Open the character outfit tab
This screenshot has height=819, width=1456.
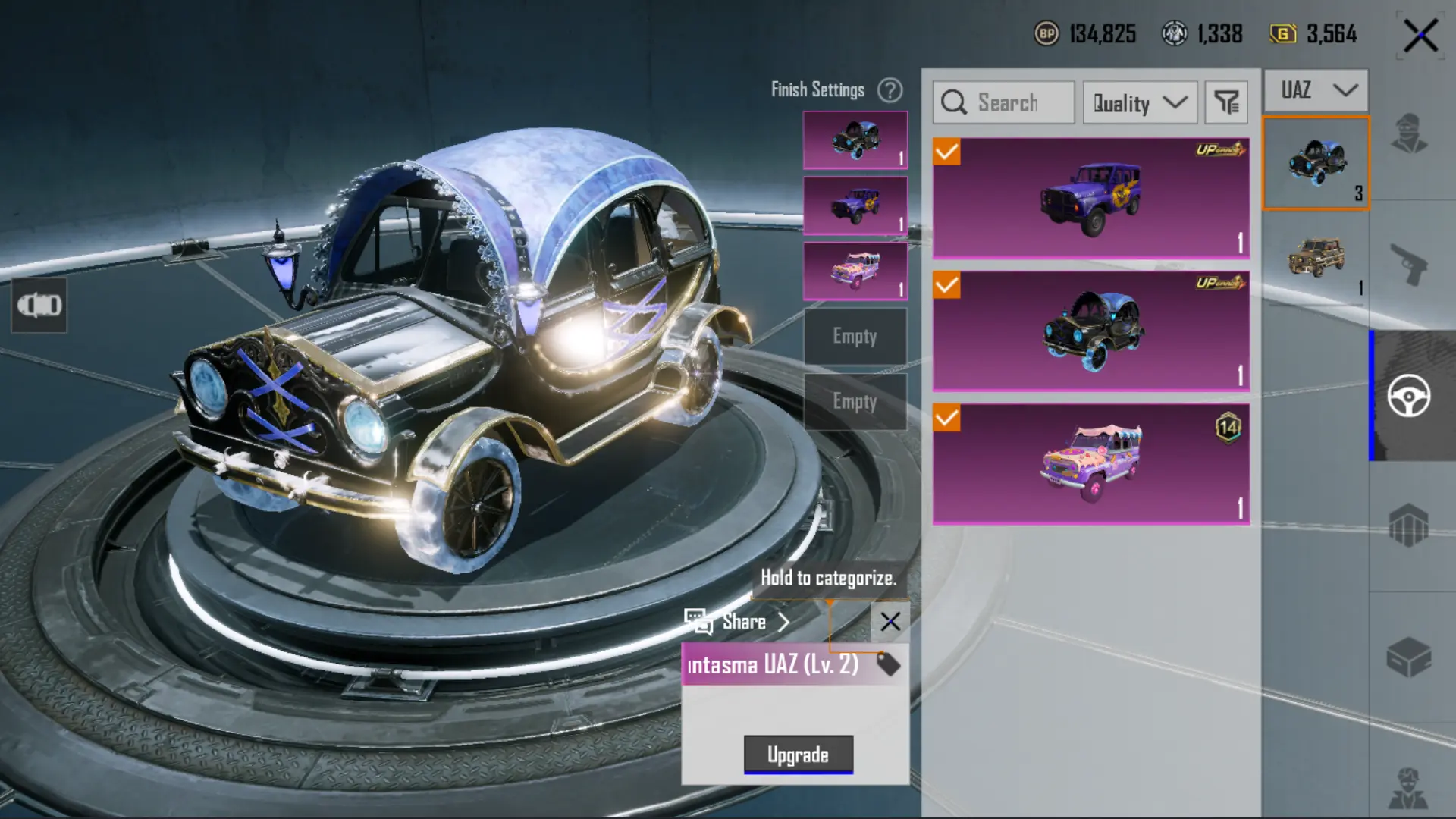[1409, 134]
